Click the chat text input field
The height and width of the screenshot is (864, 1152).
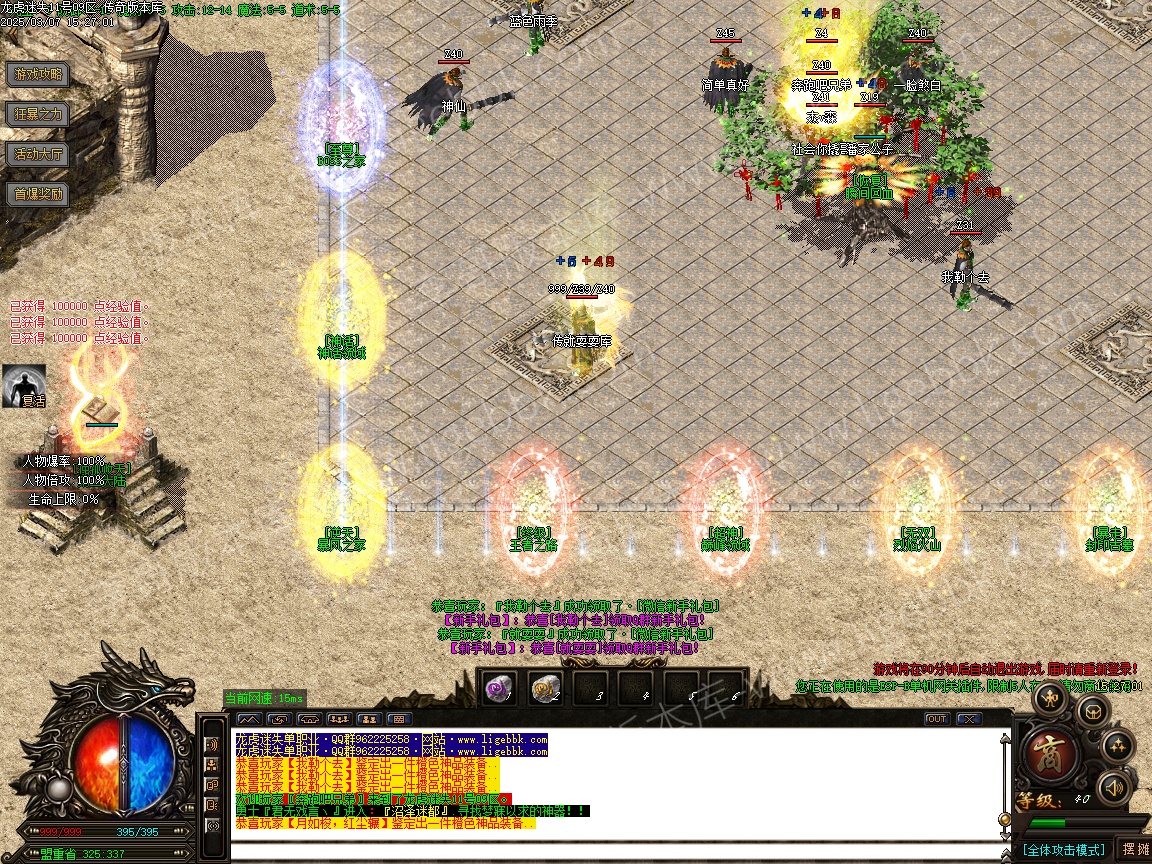[600, 851]
